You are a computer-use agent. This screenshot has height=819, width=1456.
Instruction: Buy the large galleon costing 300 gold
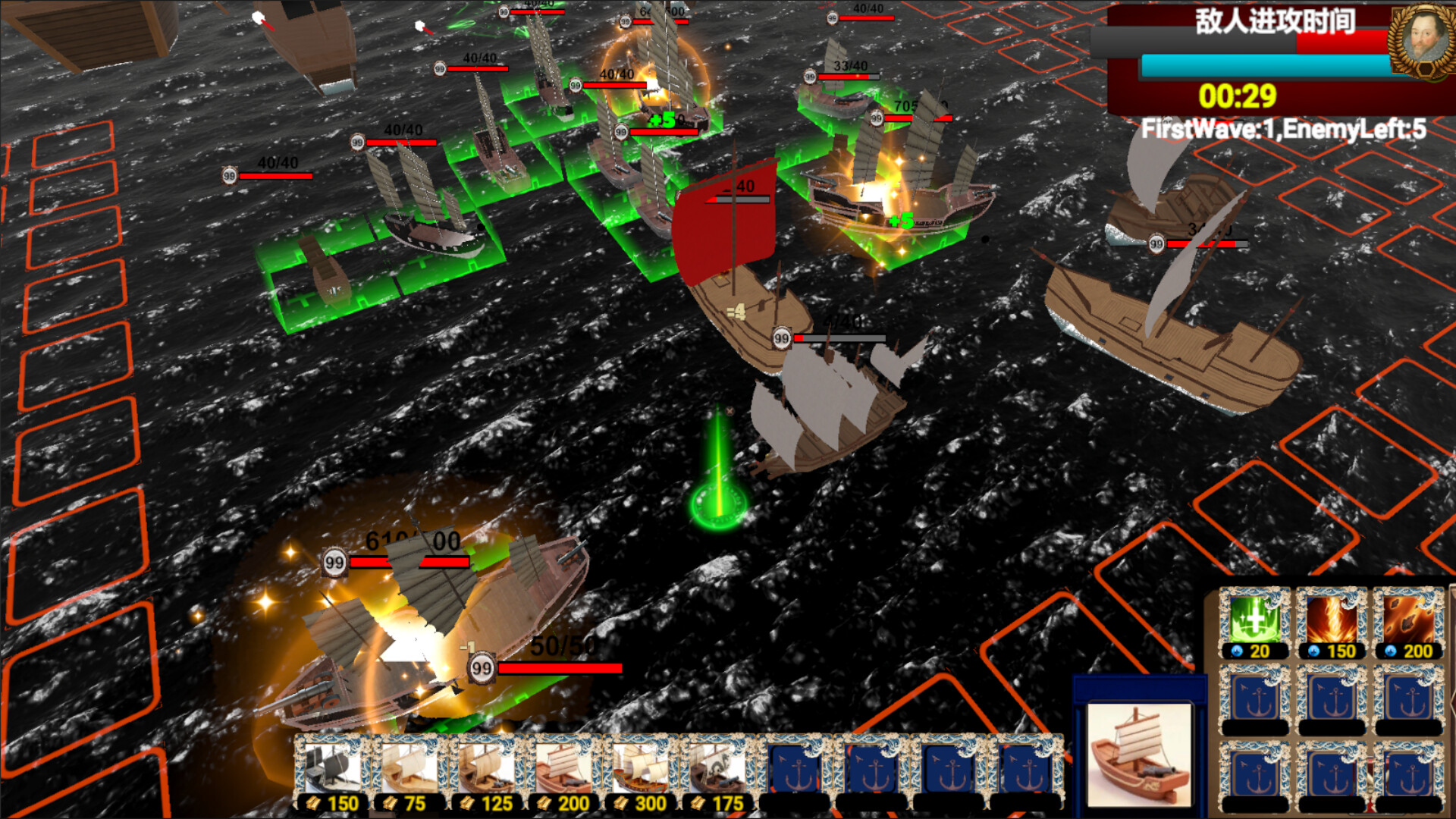point(642,767)
